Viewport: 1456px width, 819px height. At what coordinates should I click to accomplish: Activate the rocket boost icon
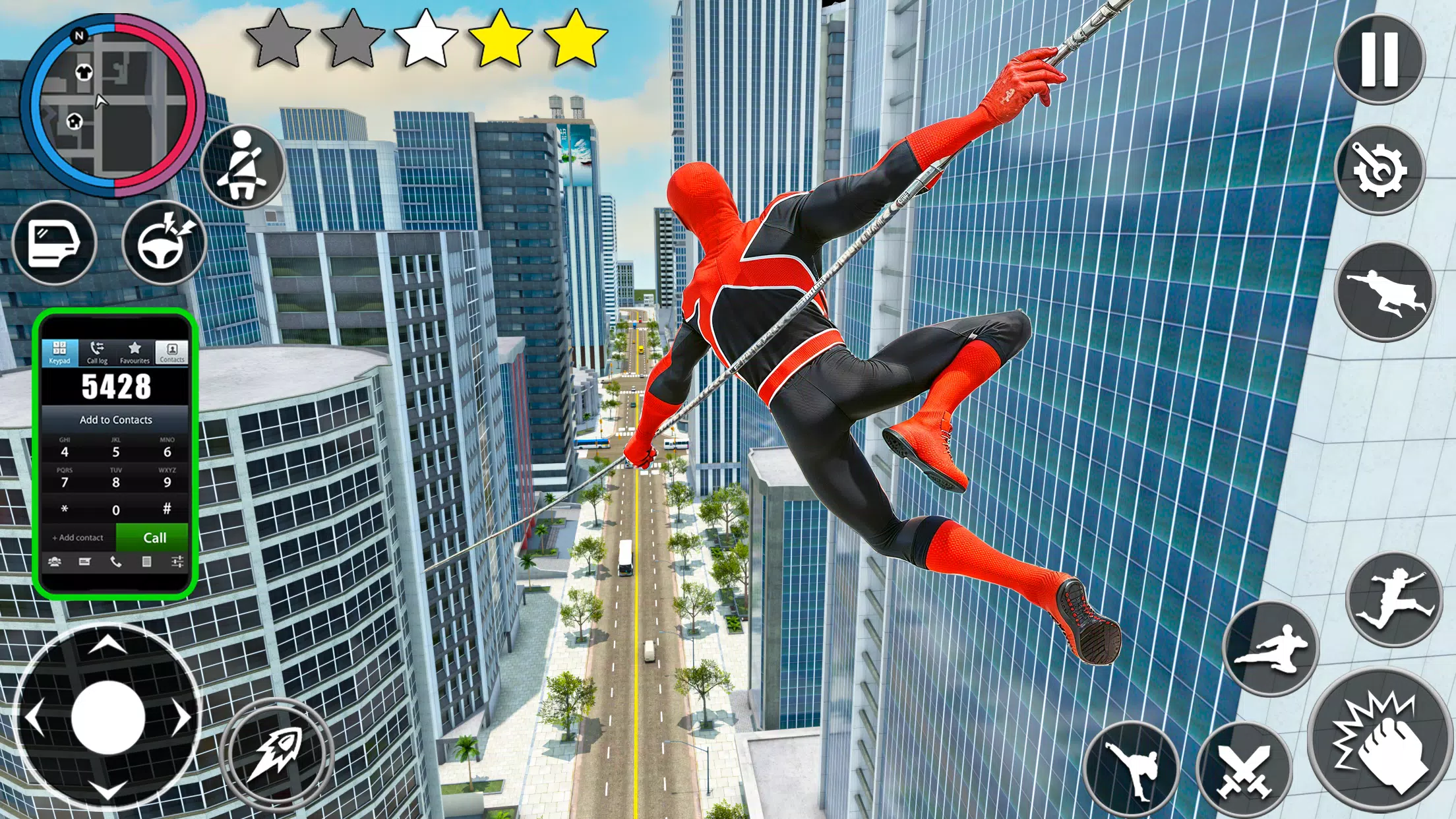274,748
